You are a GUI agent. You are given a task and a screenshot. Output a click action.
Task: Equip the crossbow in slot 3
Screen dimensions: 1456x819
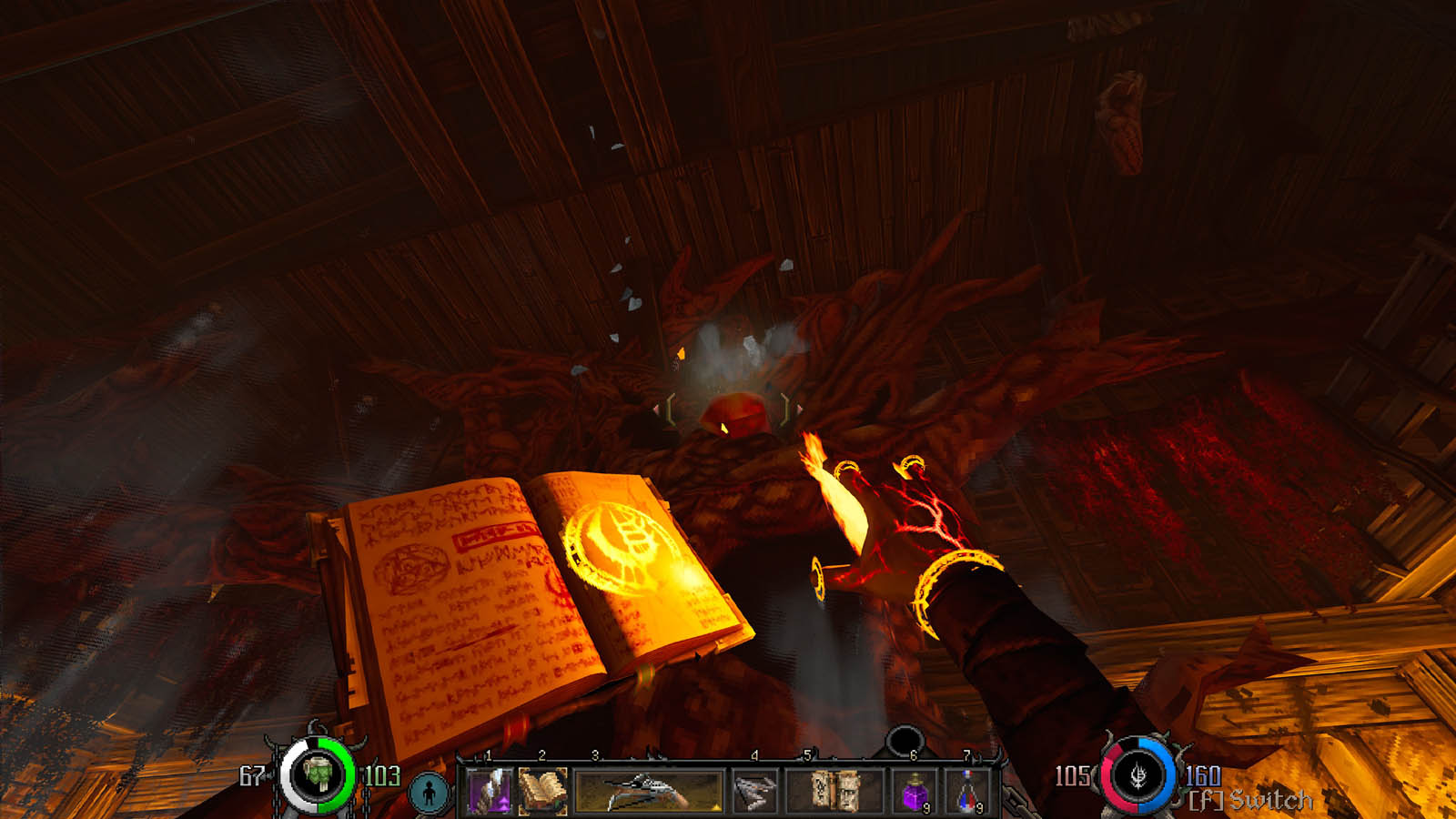click(x=649, y=790)
